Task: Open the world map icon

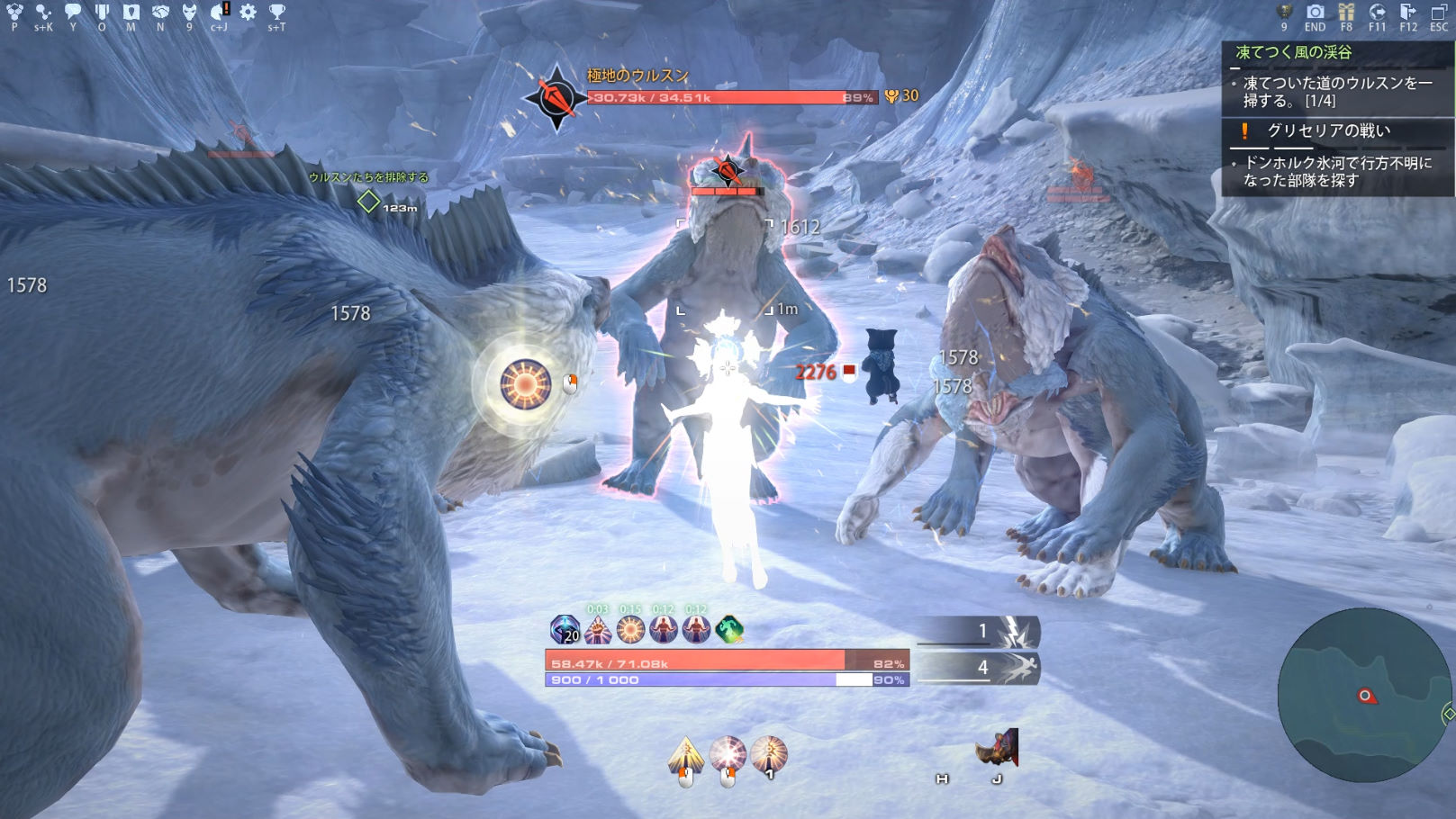Action: [131, 12]
